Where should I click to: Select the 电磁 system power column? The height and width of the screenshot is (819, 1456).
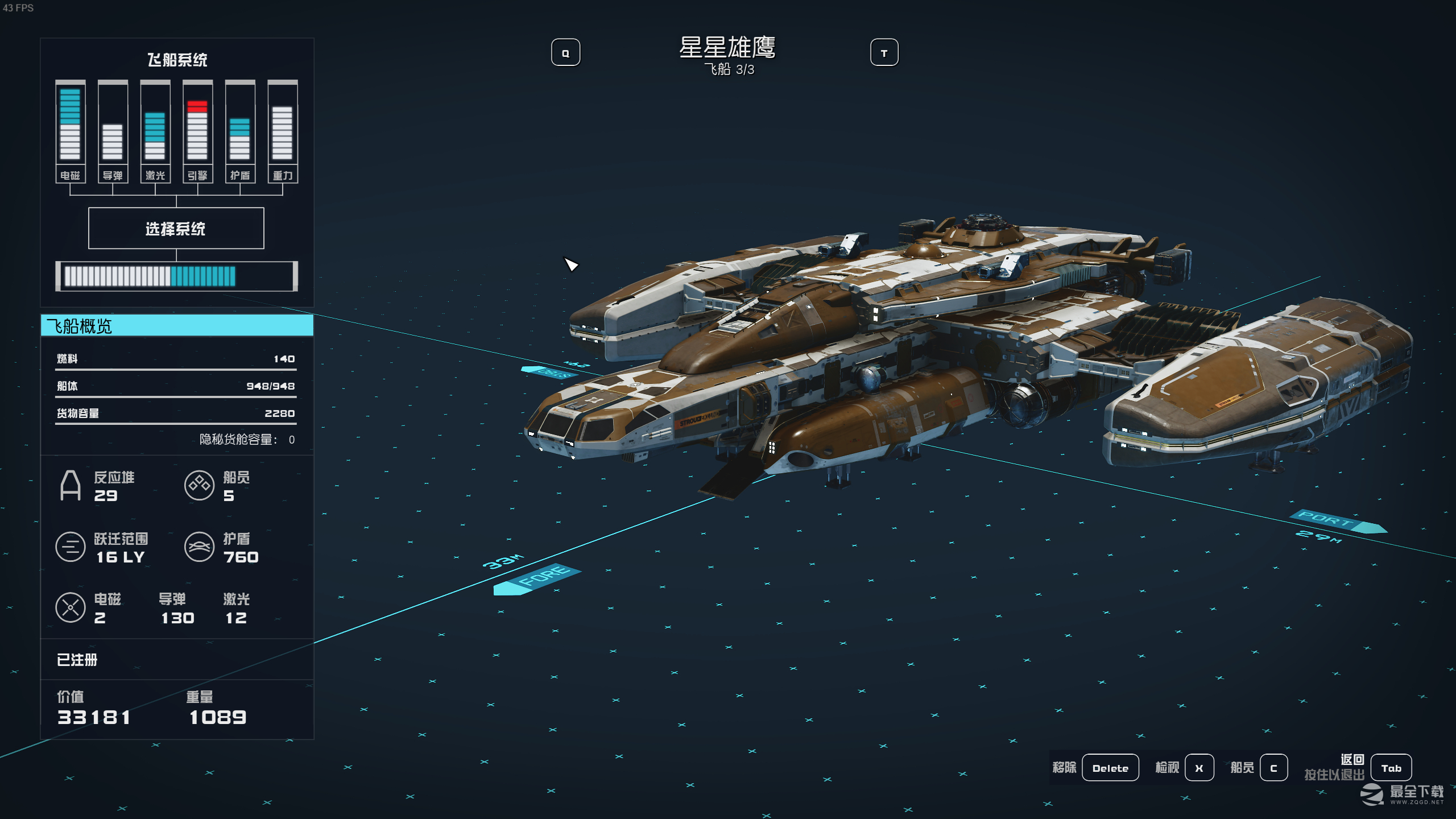point(70,131)
